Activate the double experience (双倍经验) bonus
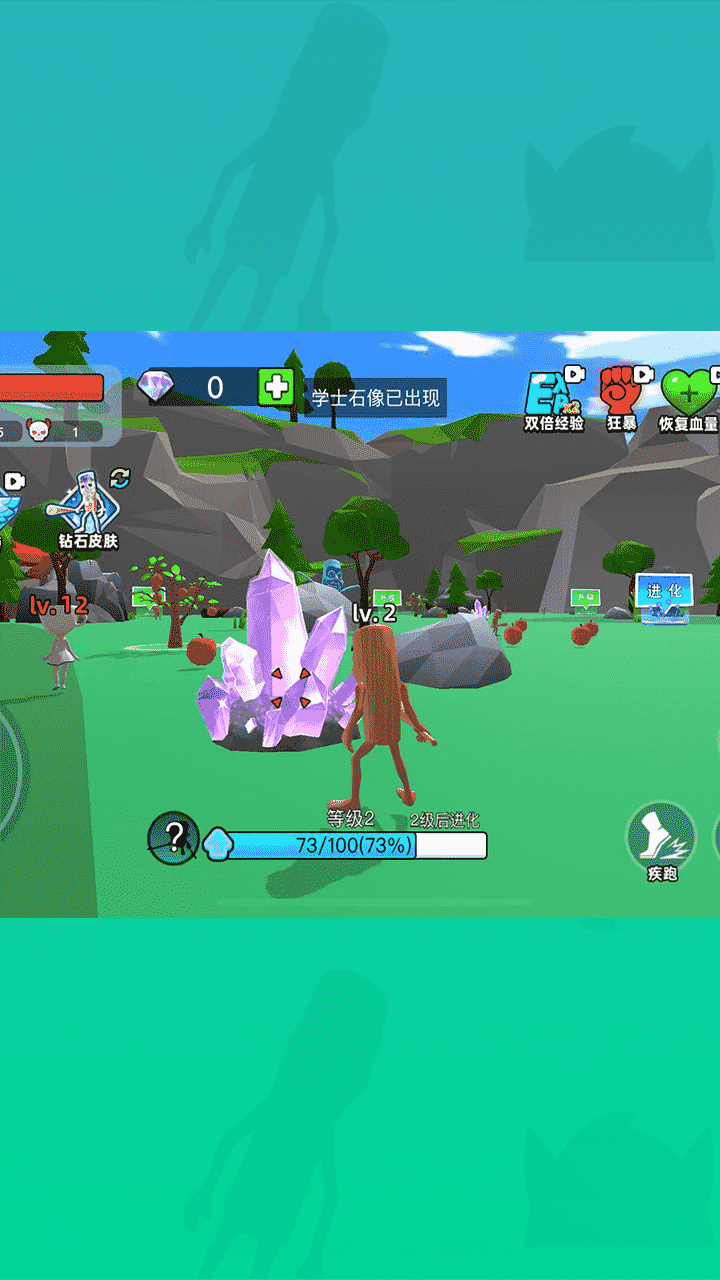 pos(554,397)
